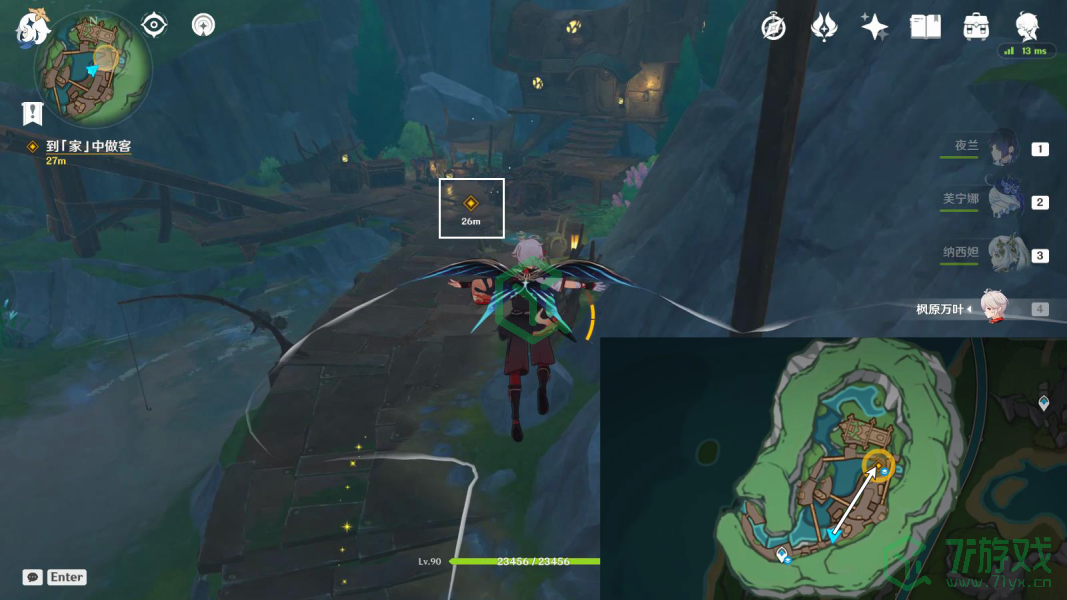Open the tutorial book icon
This screenshot has width=1067, height=600.
click(926, 27)
